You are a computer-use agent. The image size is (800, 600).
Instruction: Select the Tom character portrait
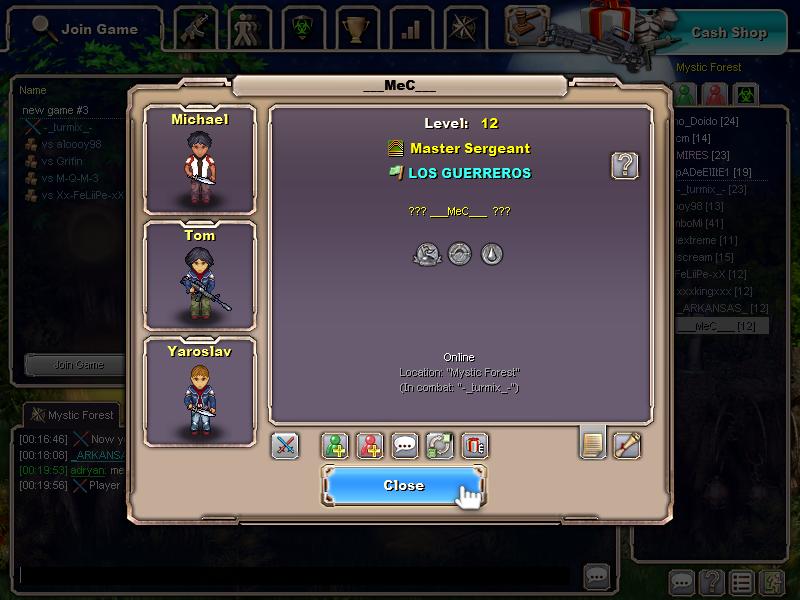[x=200, y=275]
